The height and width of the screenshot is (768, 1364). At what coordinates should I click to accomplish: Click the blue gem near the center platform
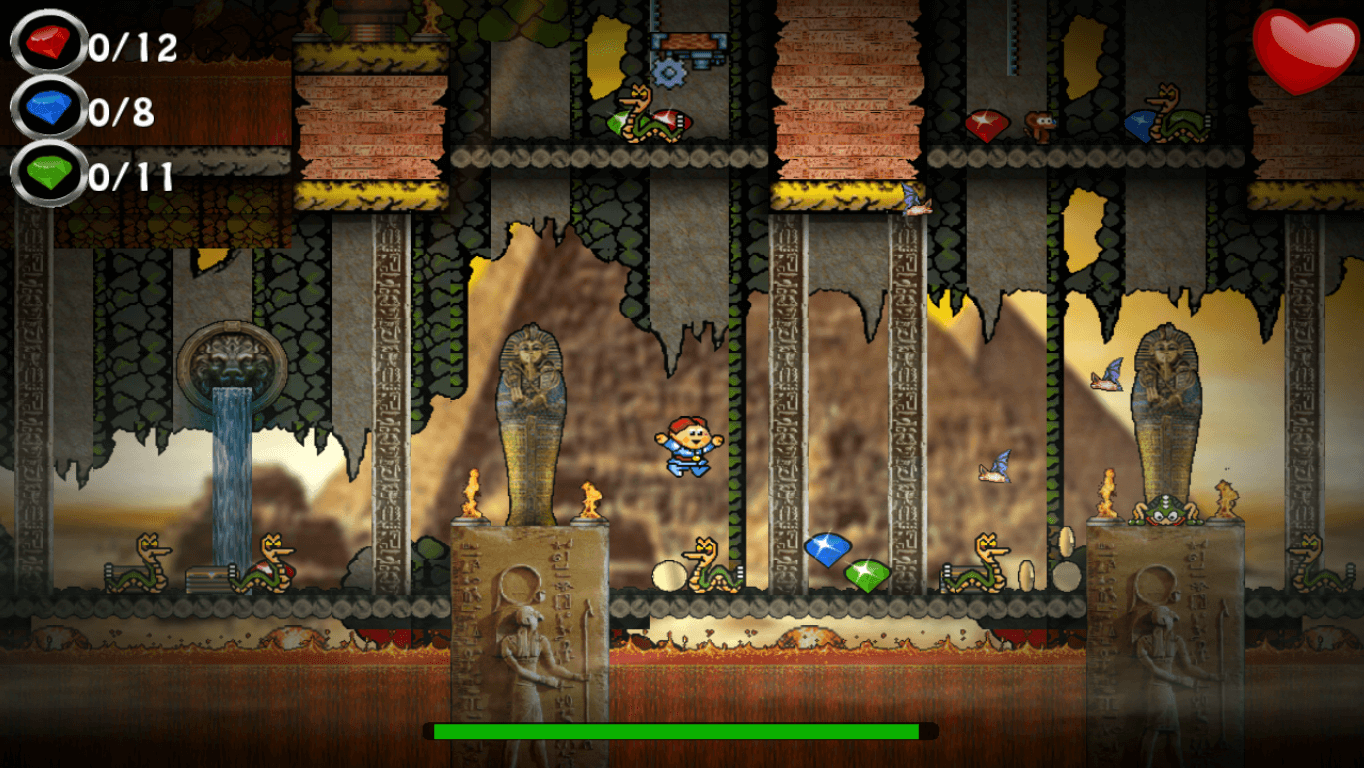(x=827, y=549)
